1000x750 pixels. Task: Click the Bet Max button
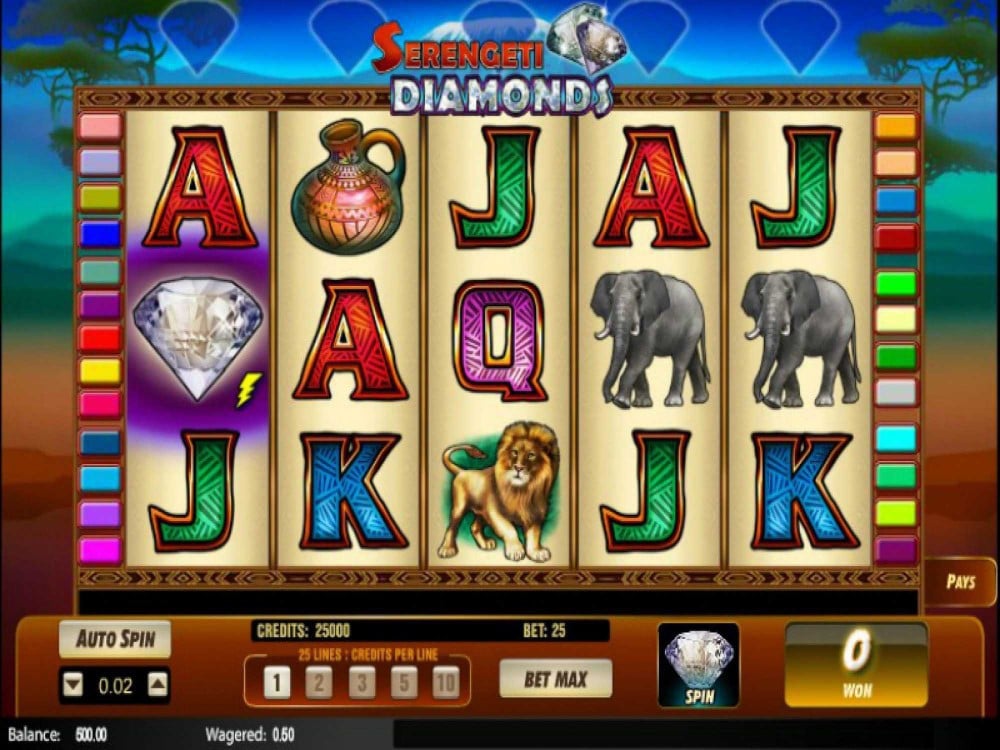coord(555,679)
